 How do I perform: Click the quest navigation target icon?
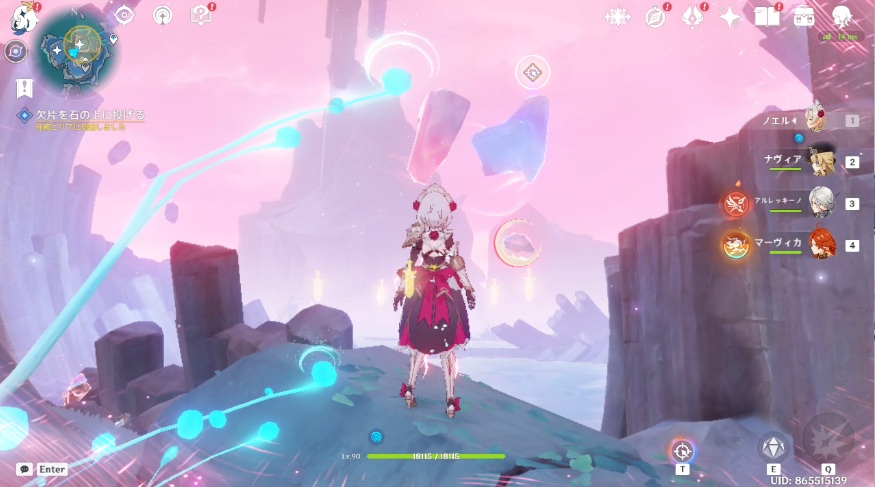[x=124, y=15]
